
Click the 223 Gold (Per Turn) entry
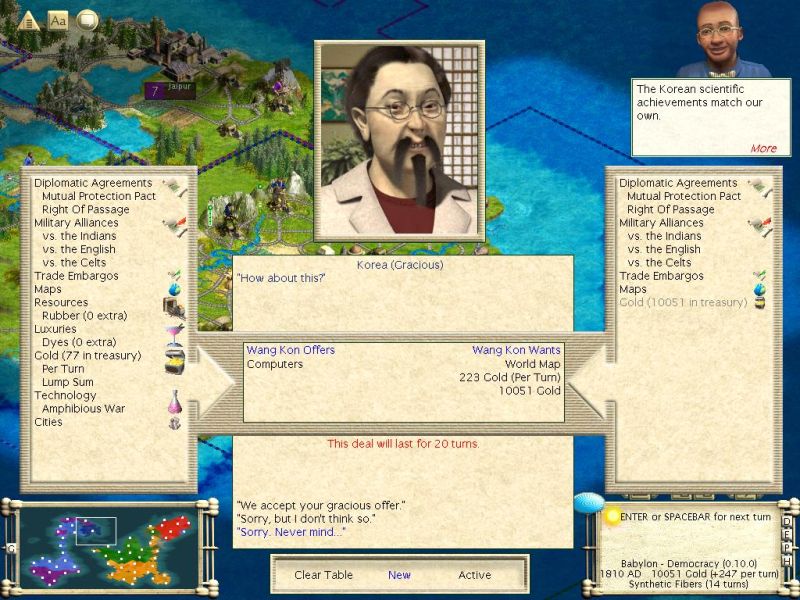[510, 377]
